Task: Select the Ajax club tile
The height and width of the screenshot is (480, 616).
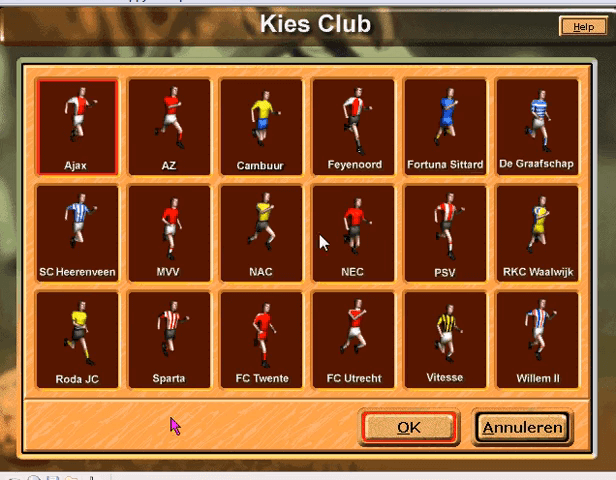Action: pos(77,127)
